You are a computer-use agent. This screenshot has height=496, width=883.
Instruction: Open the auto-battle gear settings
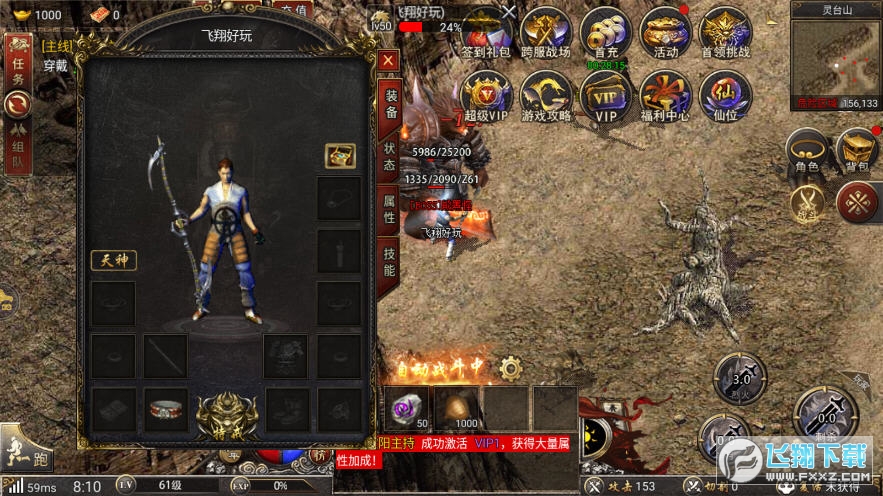(511, 367)
